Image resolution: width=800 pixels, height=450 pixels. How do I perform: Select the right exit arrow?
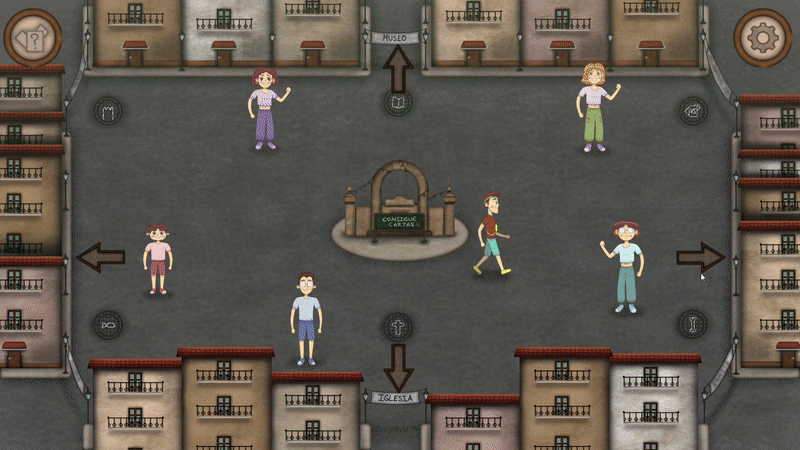(700, 257)
